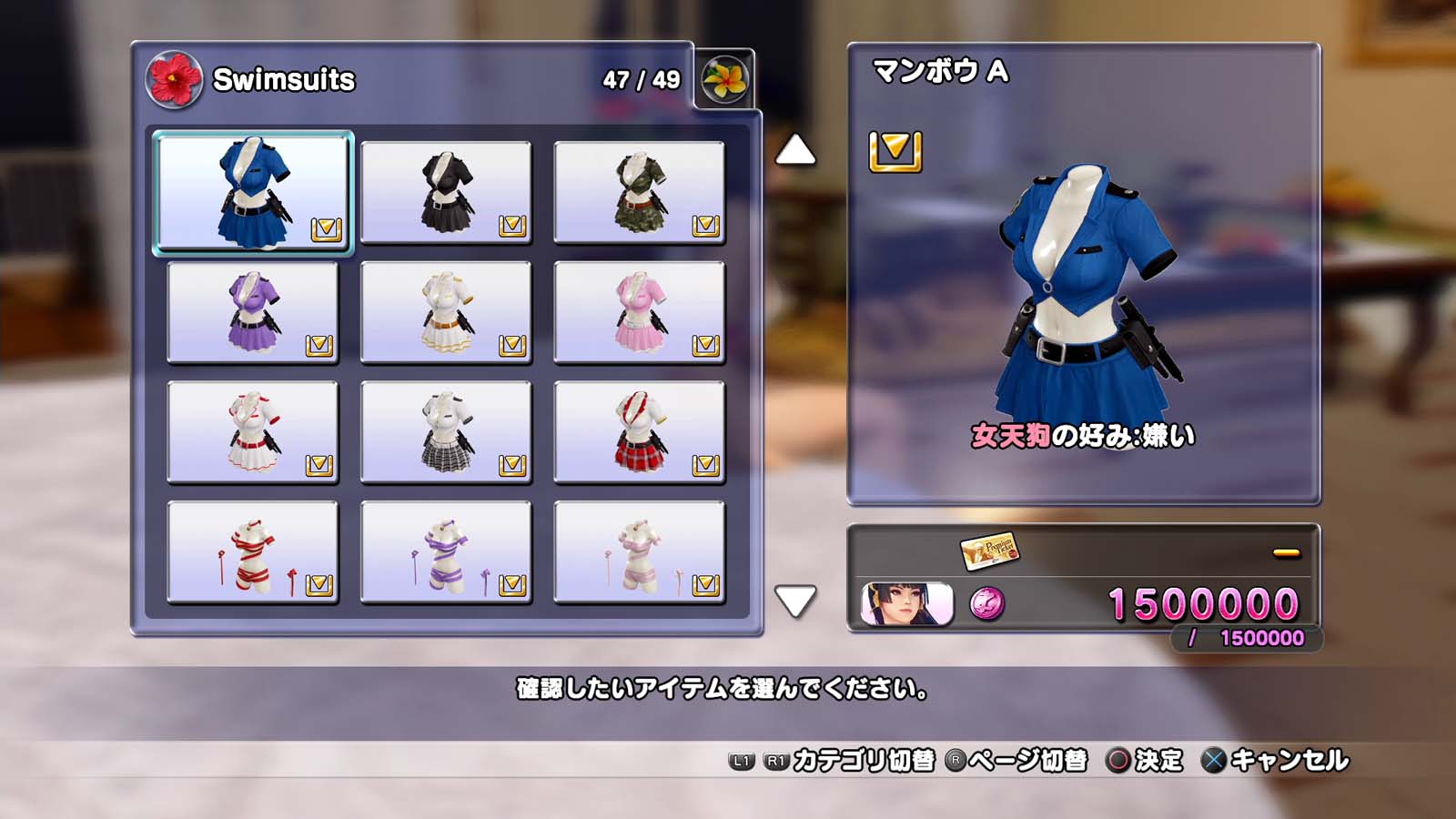This screenshot has height=819, width=1456.
Task: Select the pink uniform outfit slot
Action: coord(639,312)
